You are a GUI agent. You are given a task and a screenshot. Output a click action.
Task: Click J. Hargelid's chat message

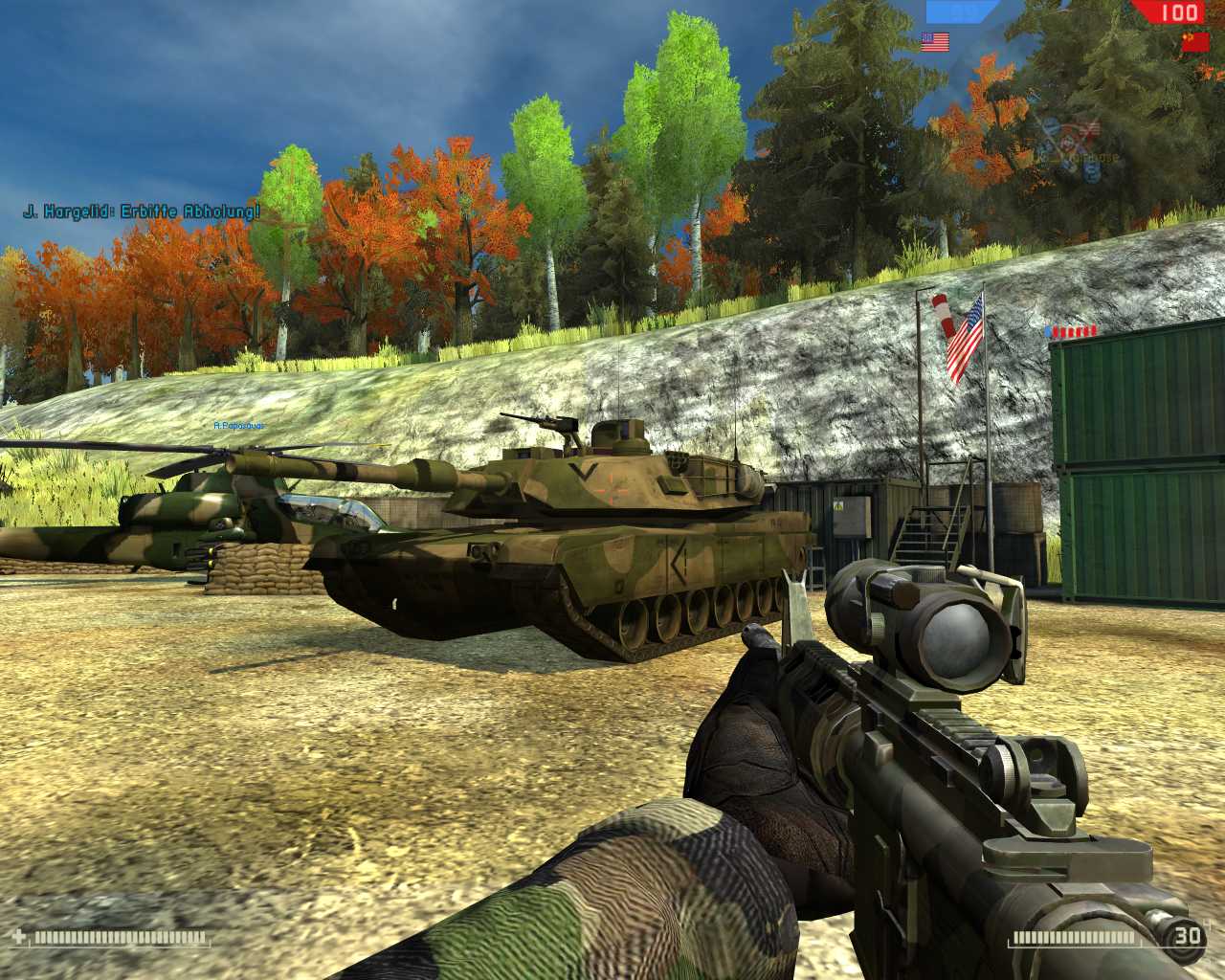point(141,212)
